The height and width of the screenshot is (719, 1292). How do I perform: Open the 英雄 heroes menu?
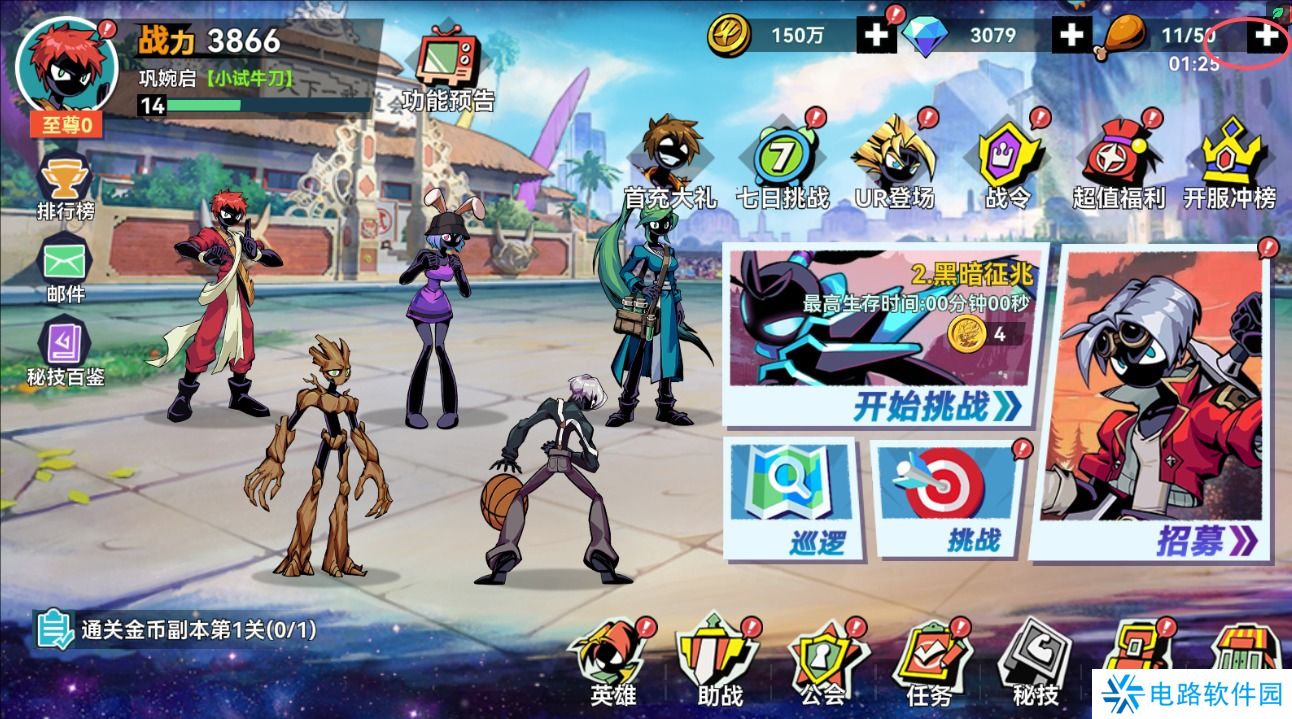[x=612, y=665]
